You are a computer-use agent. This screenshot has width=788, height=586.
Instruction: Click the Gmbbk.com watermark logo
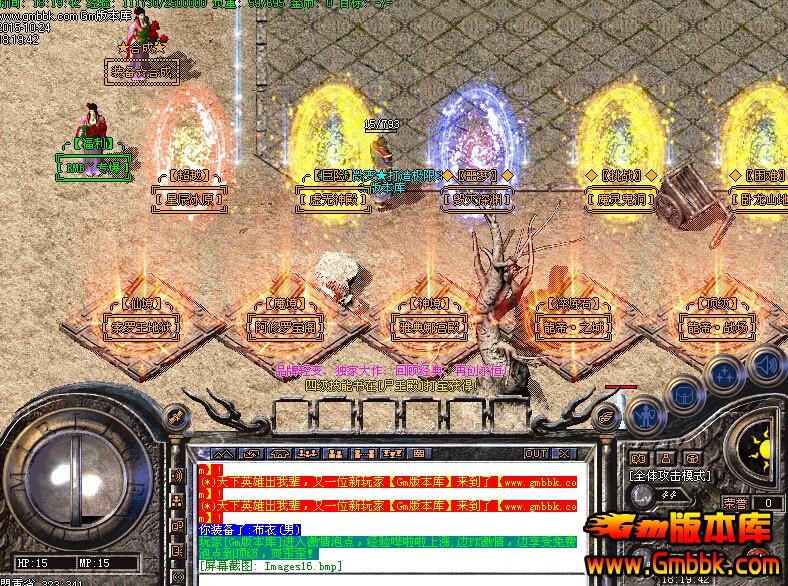pyautogui.click(x=682, y=547)
